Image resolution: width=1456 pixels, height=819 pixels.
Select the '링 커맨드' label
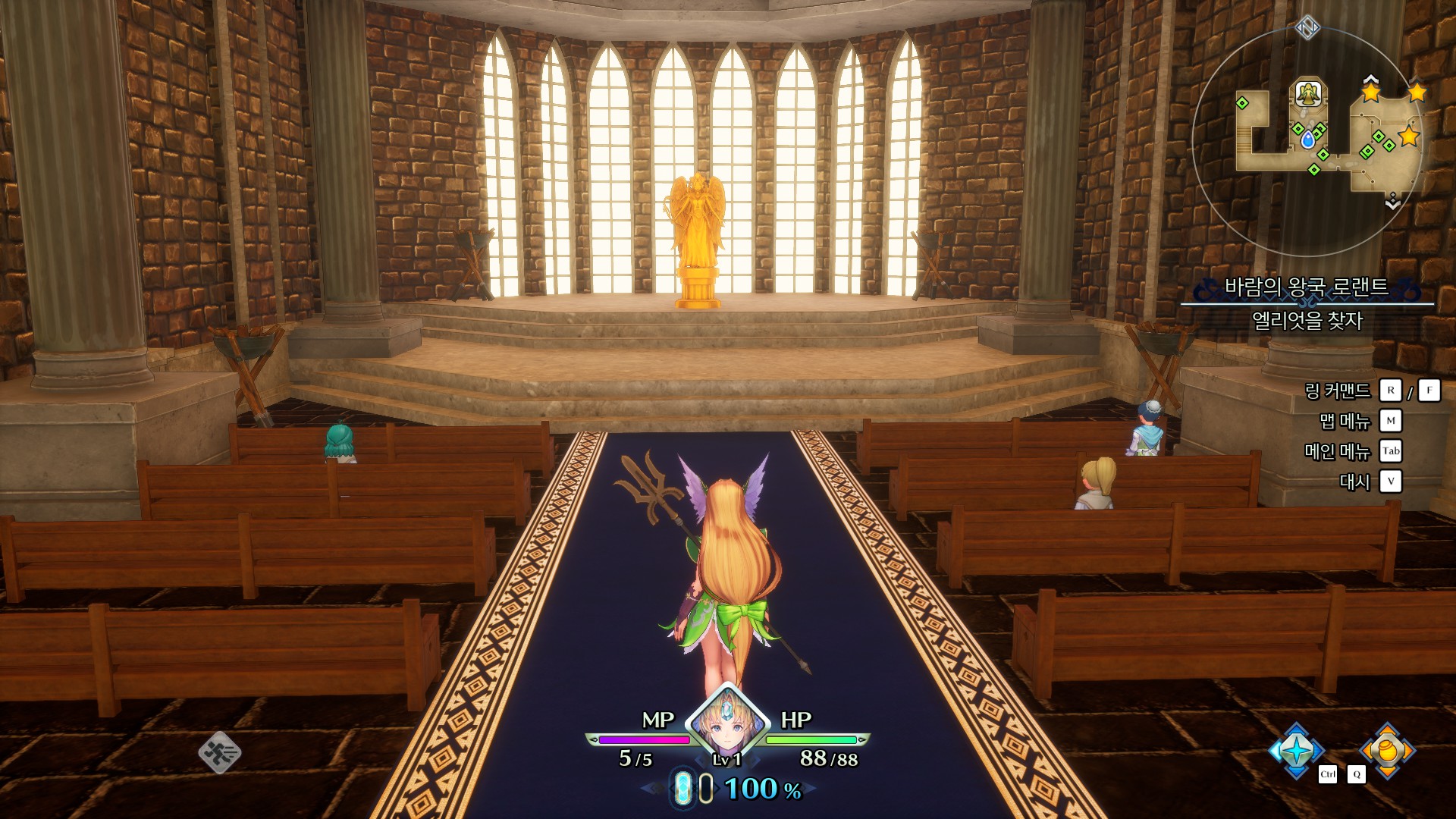(x=1337, y=391)
